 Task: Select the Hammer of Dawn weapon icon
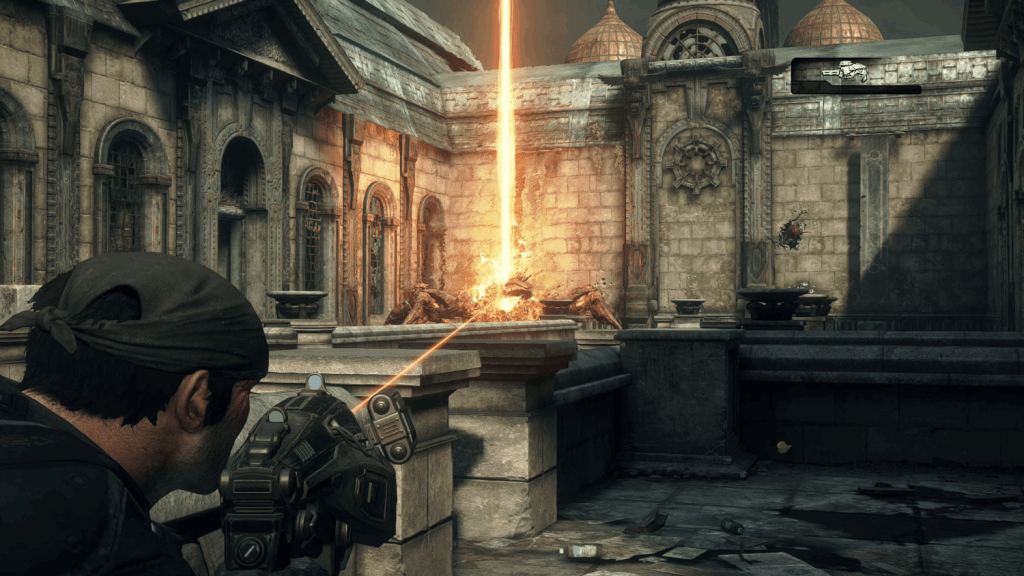846,71
